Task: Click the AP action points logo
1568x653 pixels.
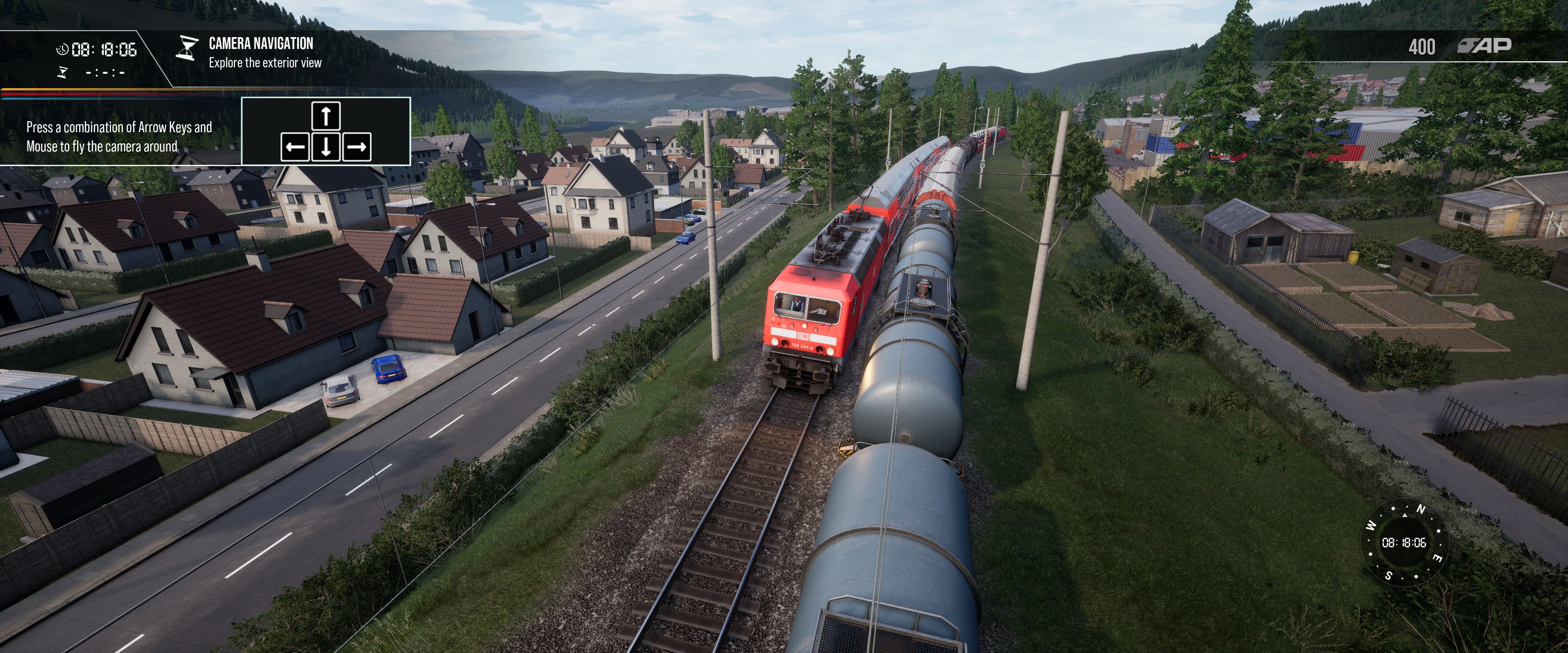Action: pos(1485,46)
